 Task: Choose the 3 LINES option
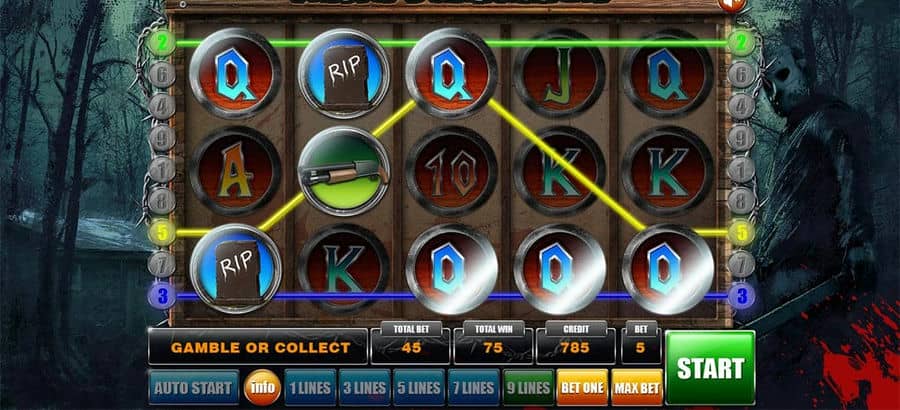pos(363,387)
